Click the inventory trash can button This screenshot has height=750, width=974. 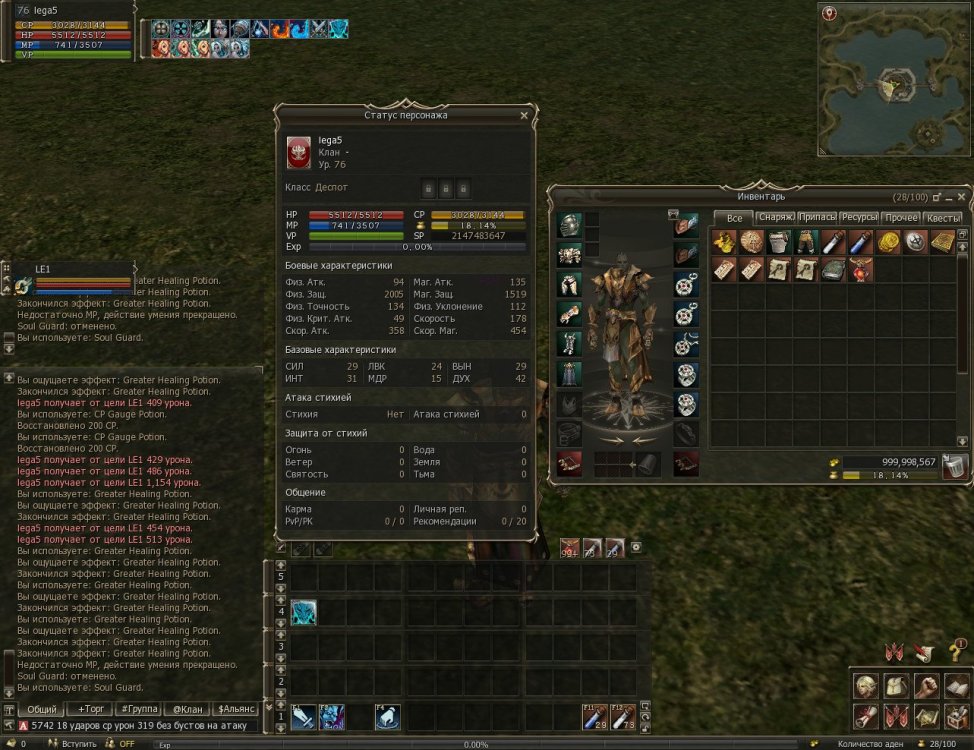point(954,467)
